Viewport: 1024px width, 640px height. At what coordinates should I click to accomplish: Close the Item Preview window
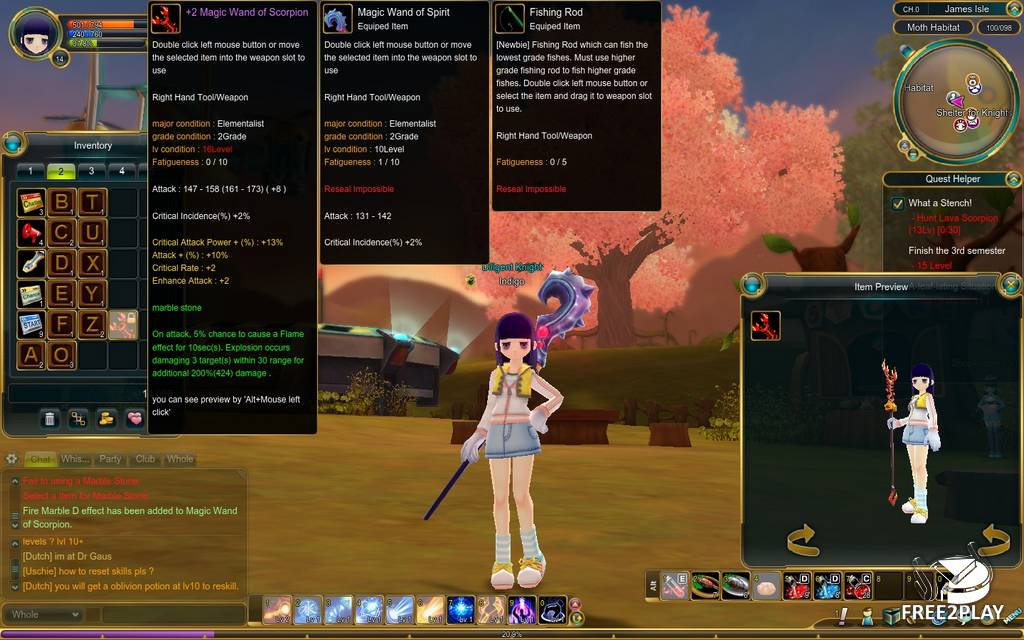[1009, 284]
